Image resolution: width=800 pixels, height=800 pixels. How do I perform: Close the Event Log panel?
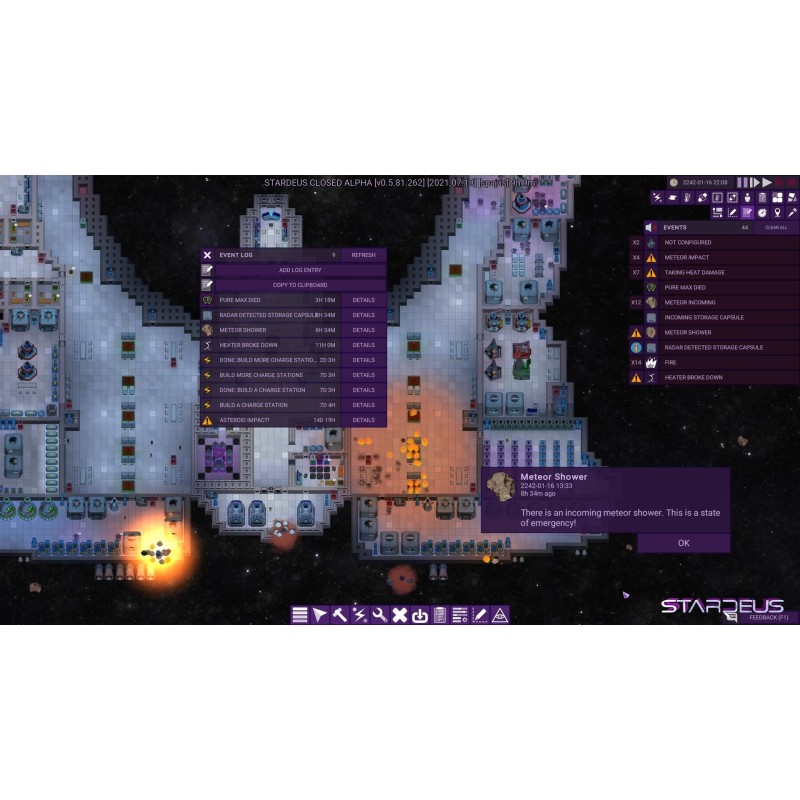coord(207,255)
